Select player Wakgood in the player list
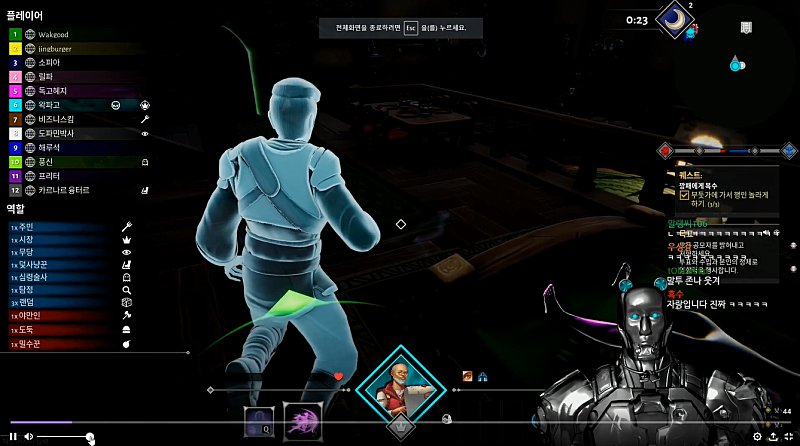The image size is (800, 446). (x=60, y=33)
